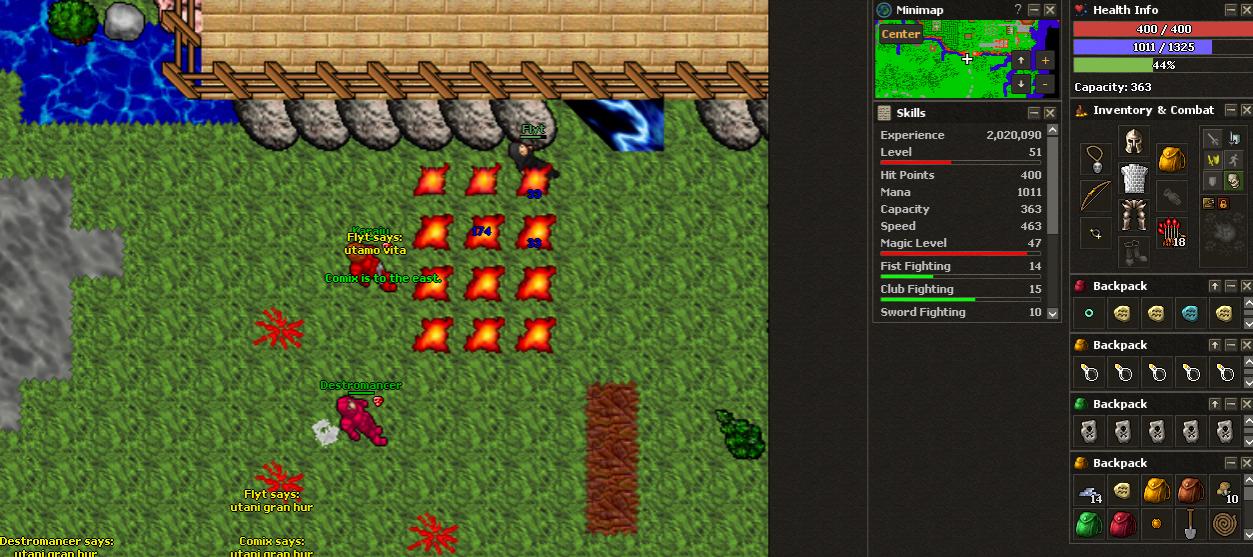Move minimap one floor down

click(1021, 84)
